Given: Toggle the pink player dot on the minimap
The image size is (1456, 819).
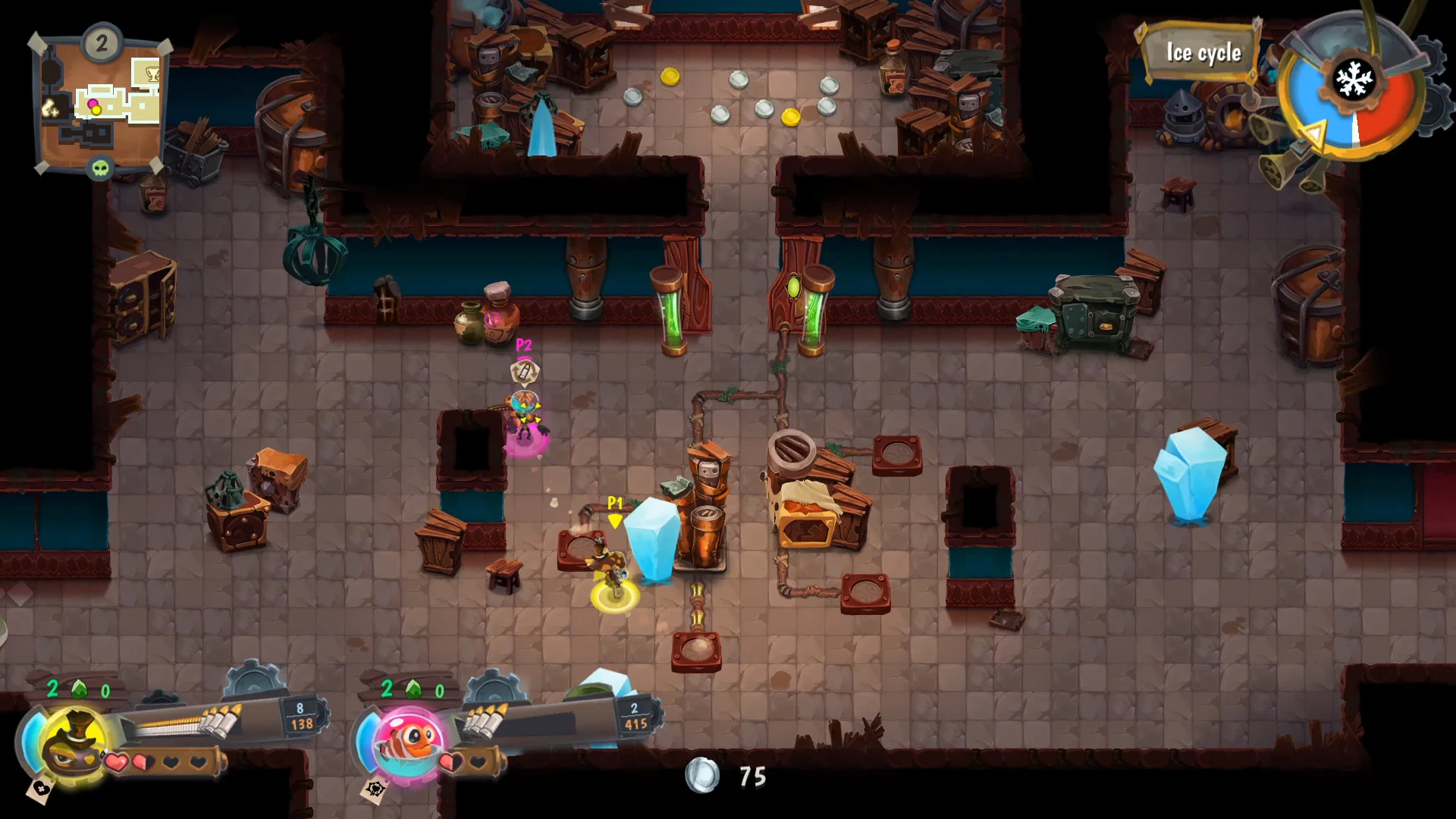Looking at the screenshot, I should tap(93, 103).
